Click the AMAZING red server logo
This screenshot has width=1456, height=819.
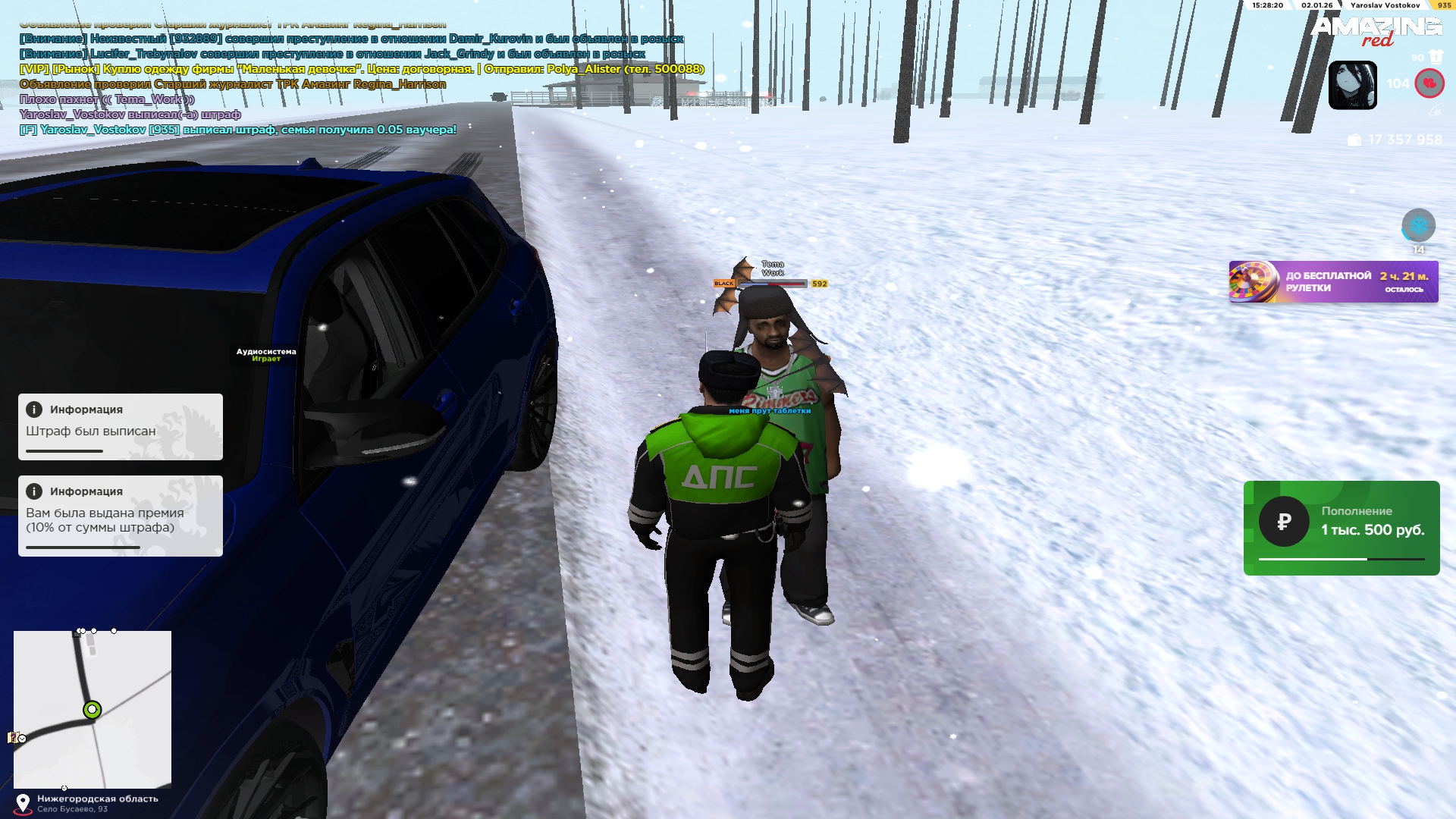tap(1376, 31)
